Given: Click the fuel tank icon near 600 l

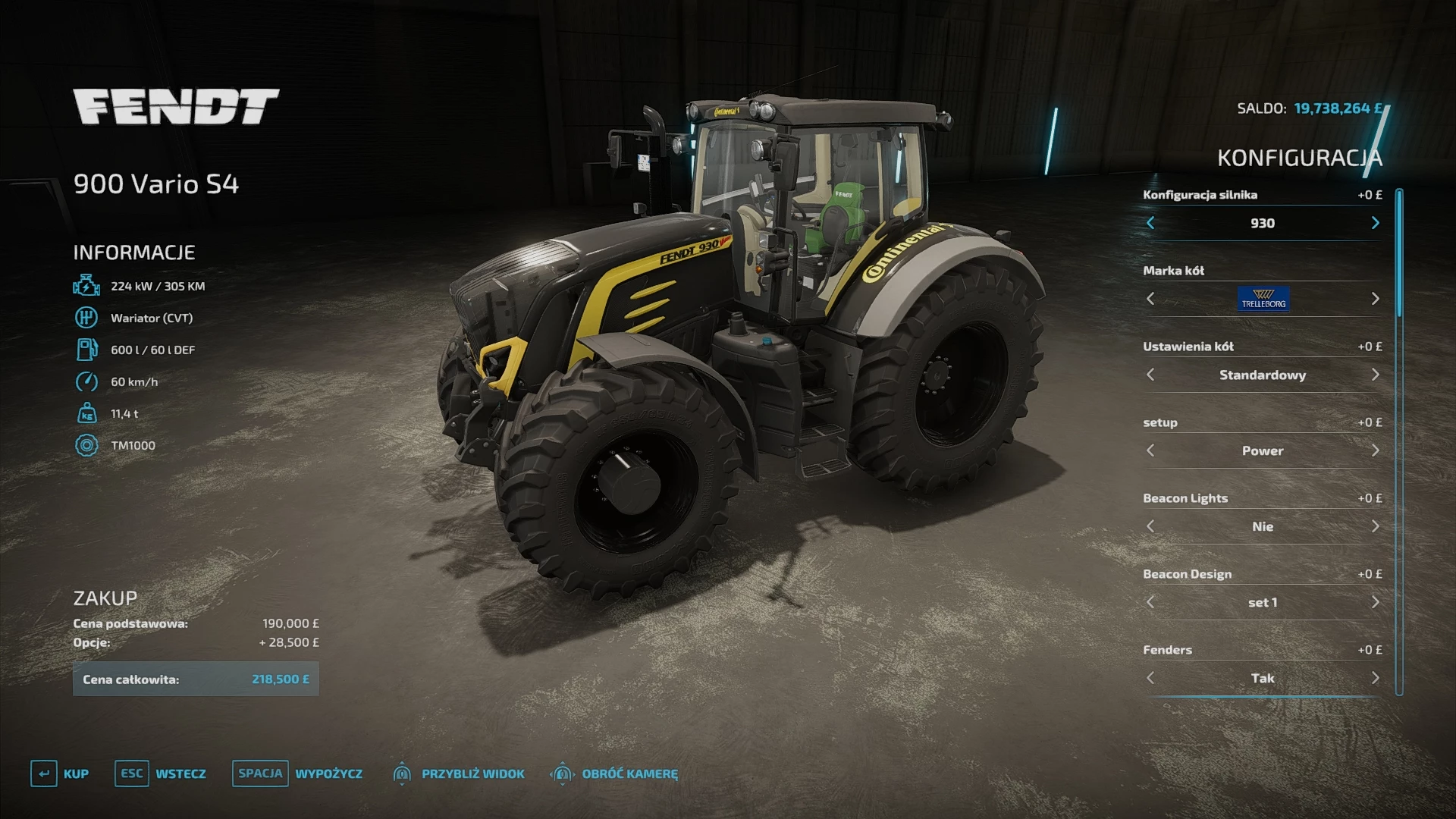Looking at the screenshot, I should tap(86, 350).
